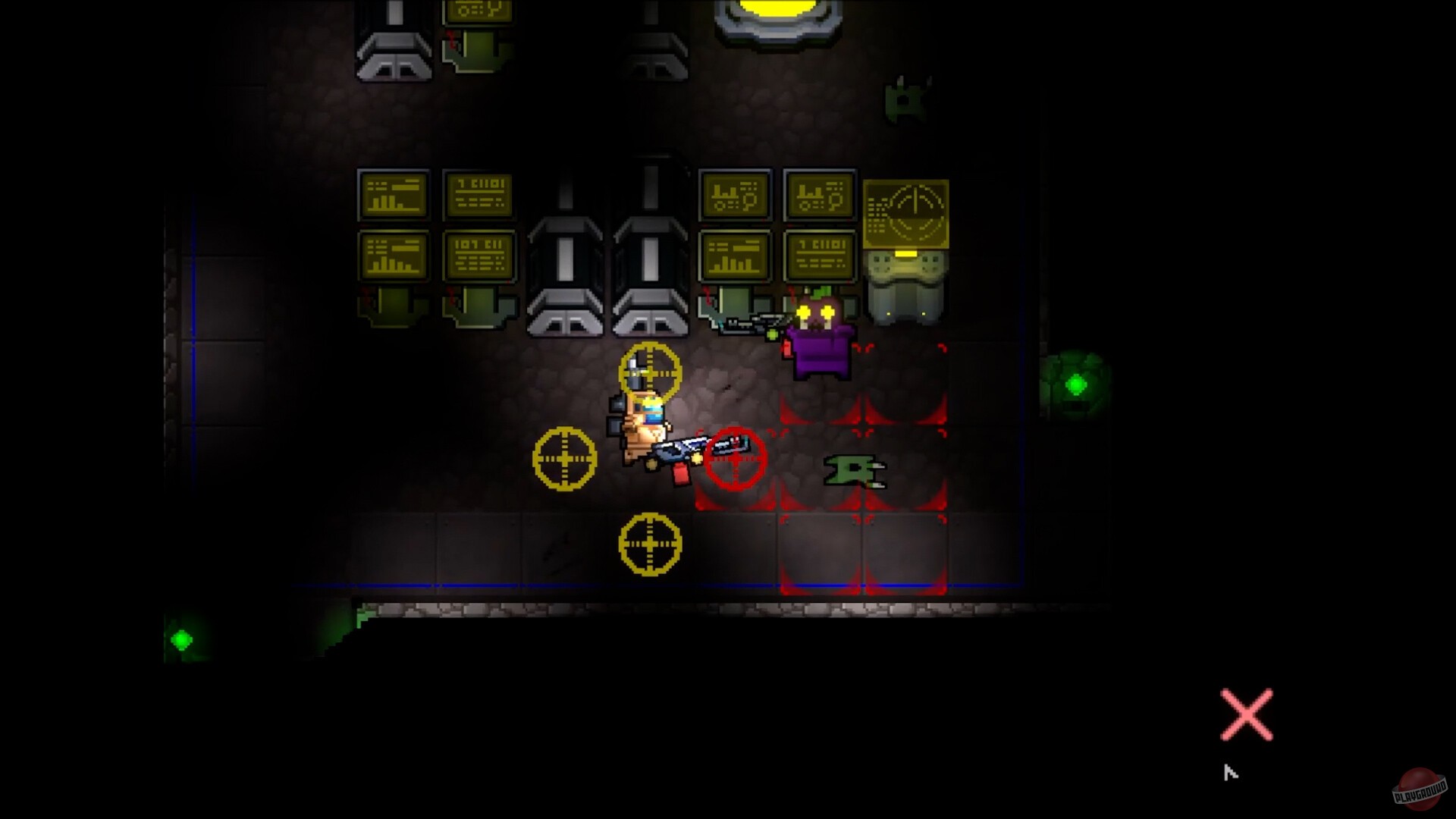1456x819 pixels.
Task: Select the bar-graph monitor panel top-left
Action: coord(393,196)
